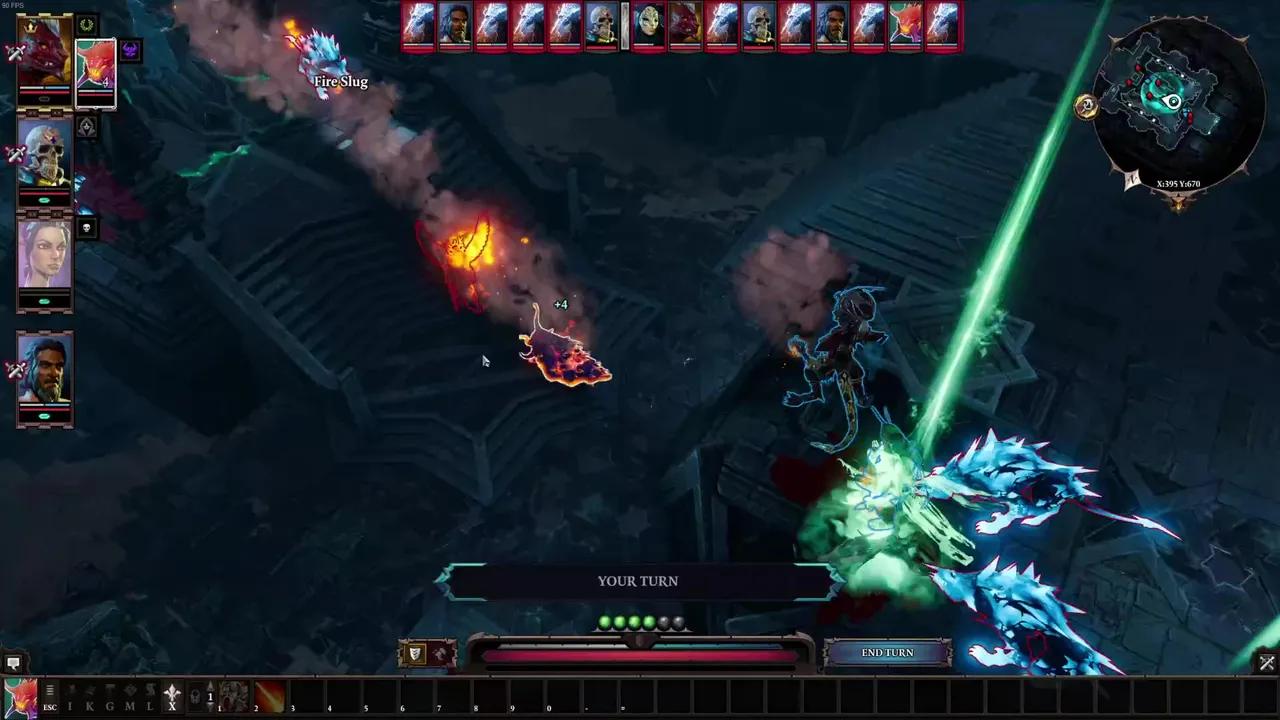Open the map with the M button
Image resolution: width=1280 pixels, height=720 pixels.
point(129,697)
